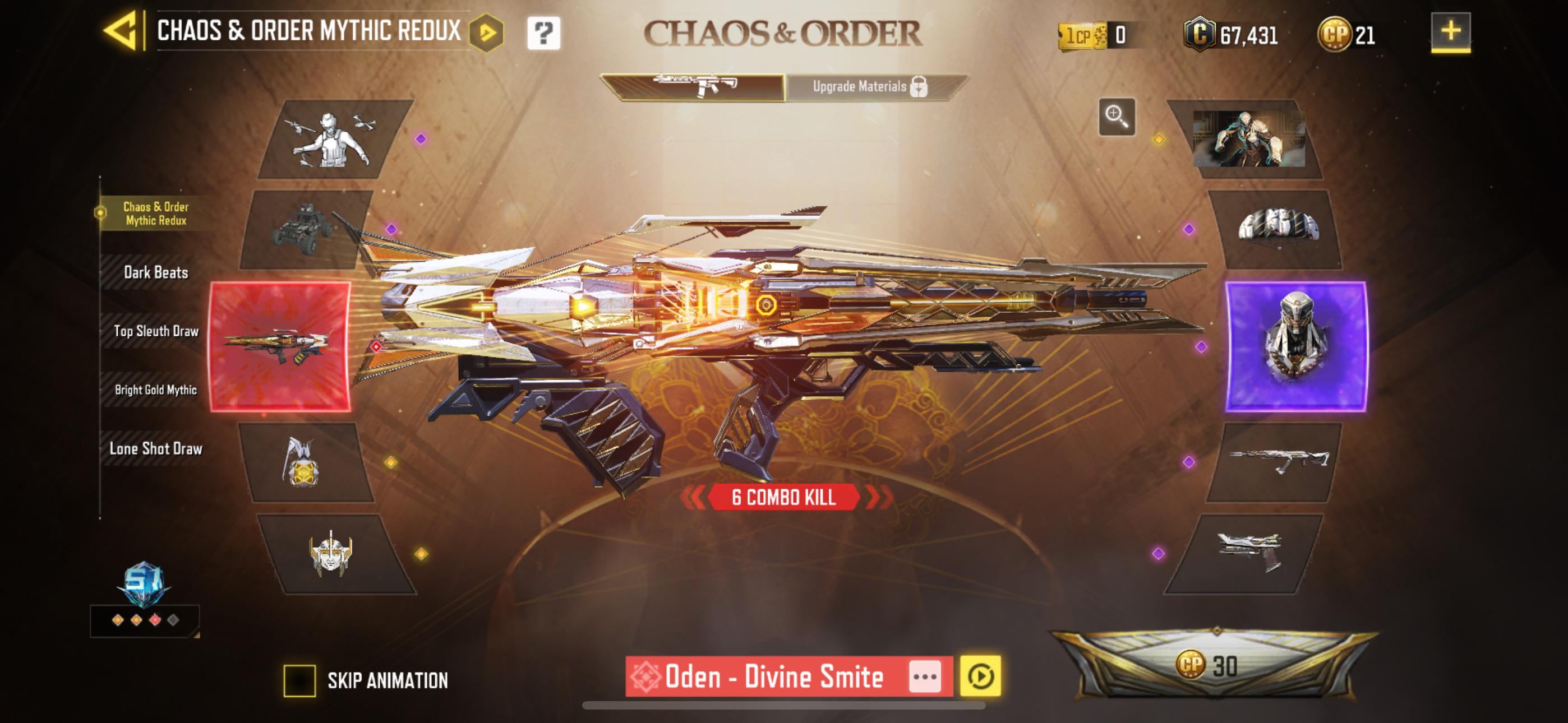Open the three-dot details for Oden

[x=925, y=676]
